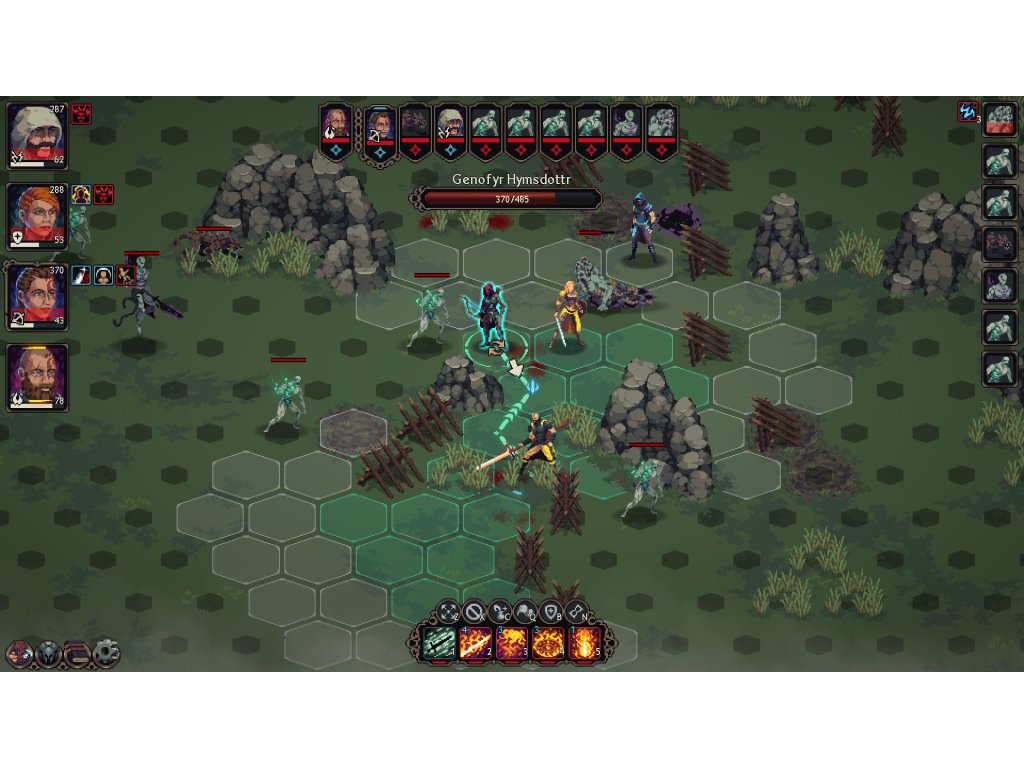Cast the fire ring ability
The image size is (1024, 768).
(x=546, y=642)
